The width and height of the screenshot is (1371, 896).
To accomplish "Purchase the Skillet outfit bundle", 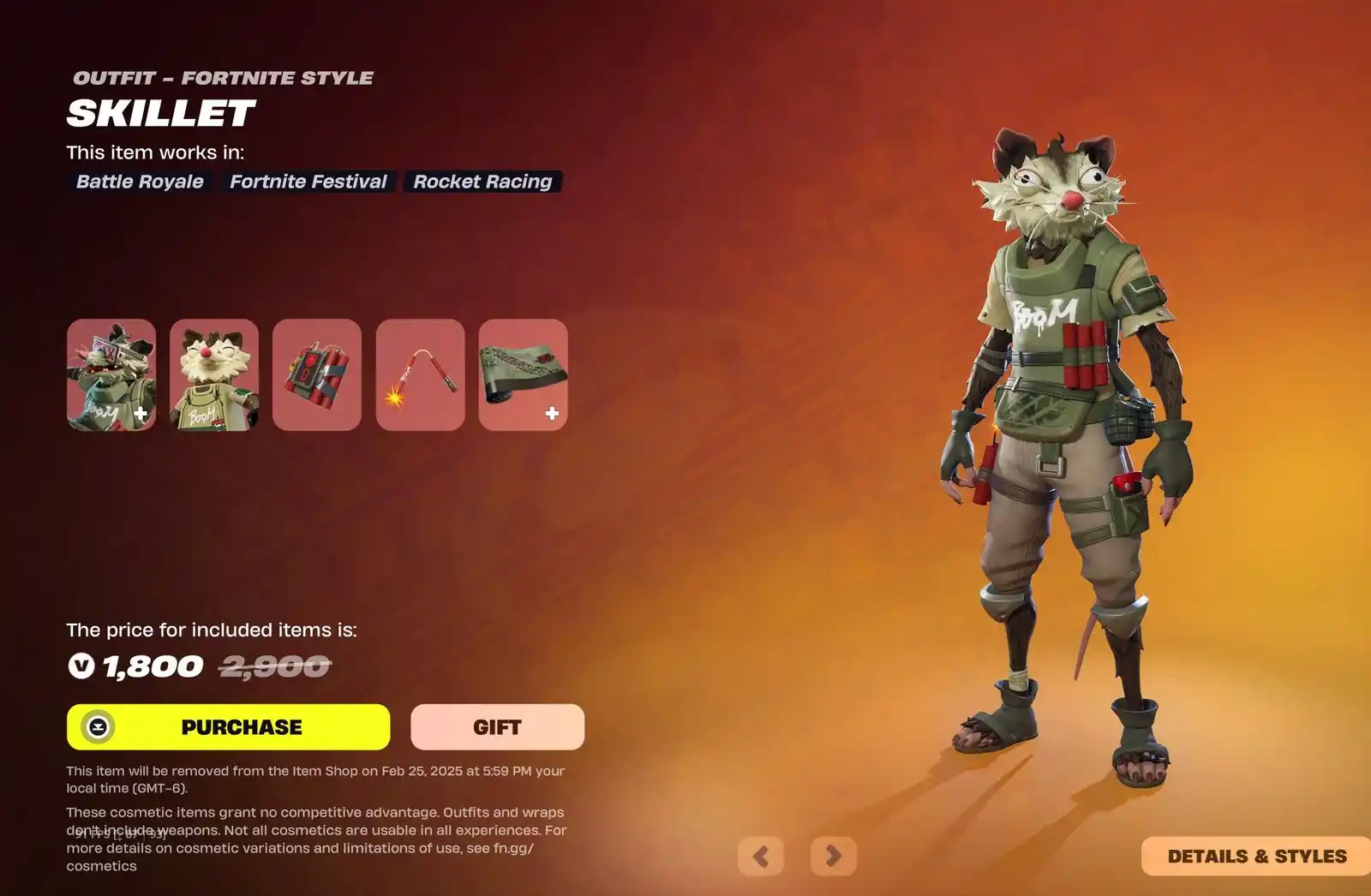I will click(229, 727).
